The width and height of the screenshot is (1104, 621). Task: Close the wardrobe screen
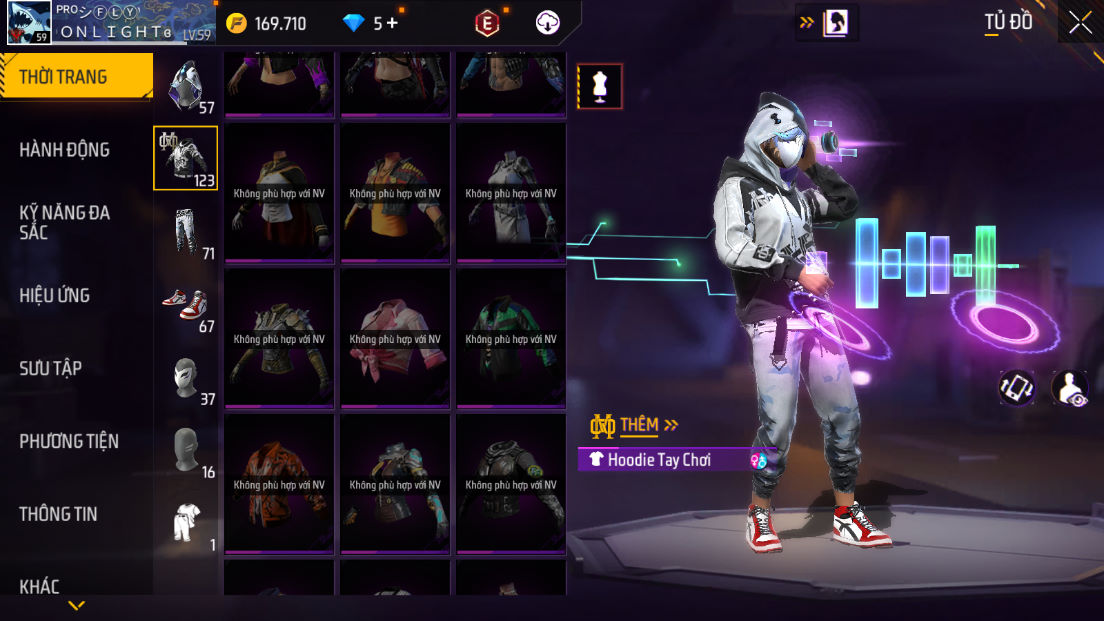click(1080, 23)
